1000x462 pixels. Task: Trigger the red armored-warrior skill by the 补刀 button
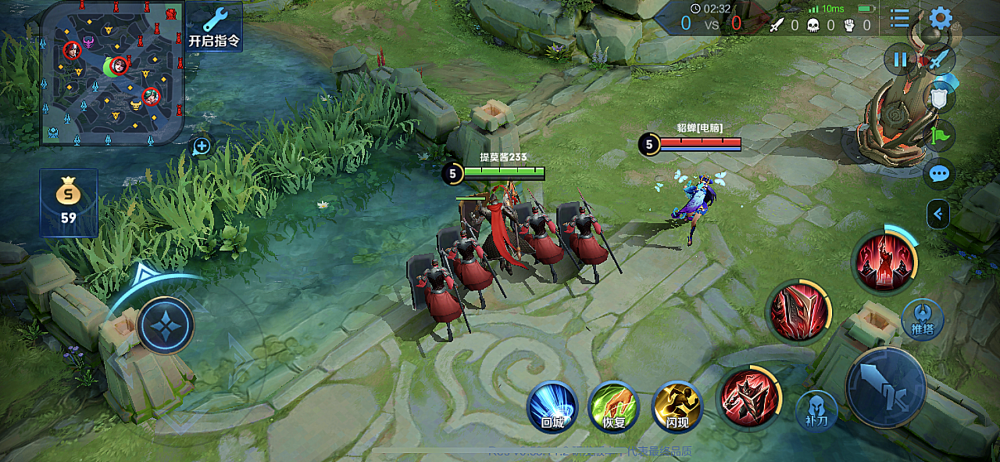(749, 395)
